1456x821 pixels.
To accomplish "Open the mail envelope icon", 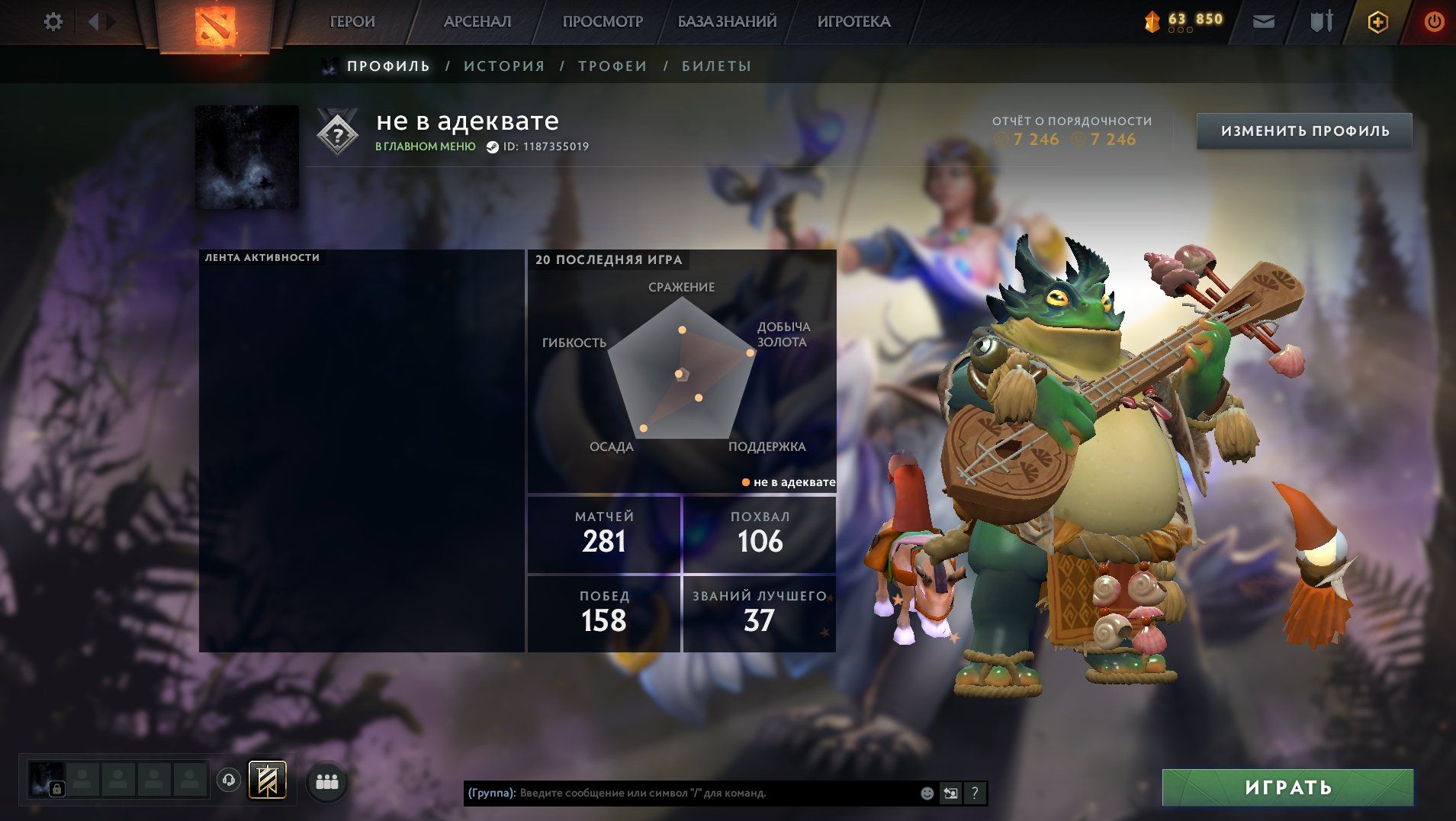I will coord(1264,22).
